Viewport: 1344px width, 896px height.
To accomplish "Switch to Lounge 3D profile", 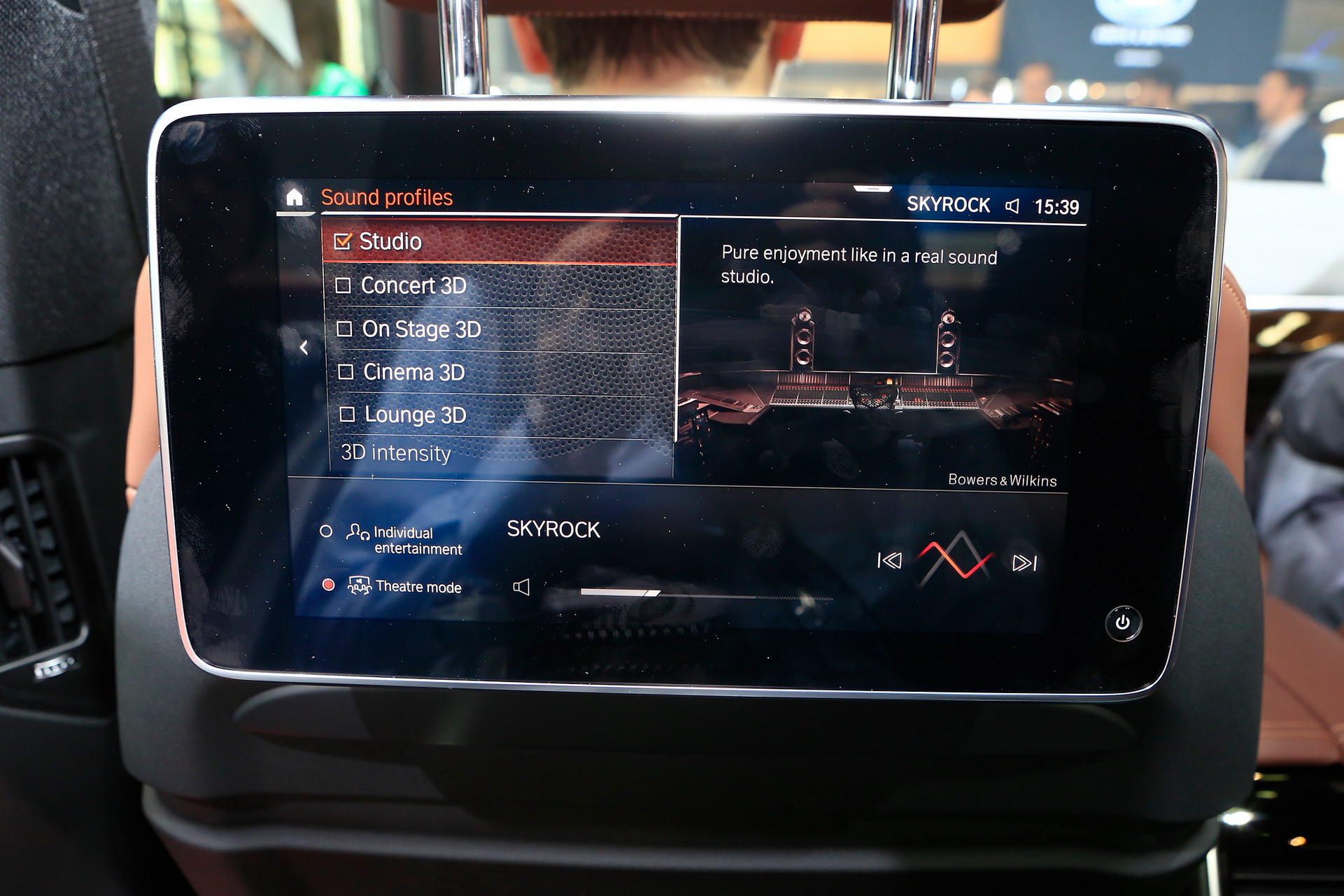I will tap(347, 415).
